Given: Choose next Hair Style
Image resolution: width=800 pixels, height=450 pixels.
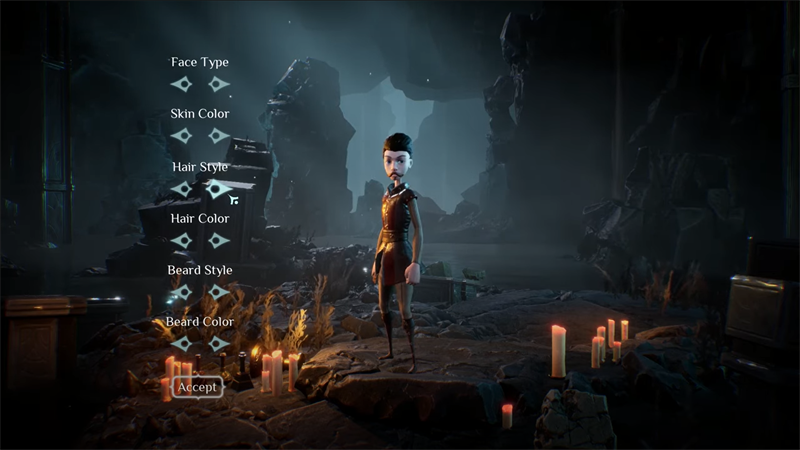Looking at the screenshot, I should (219, 188).
